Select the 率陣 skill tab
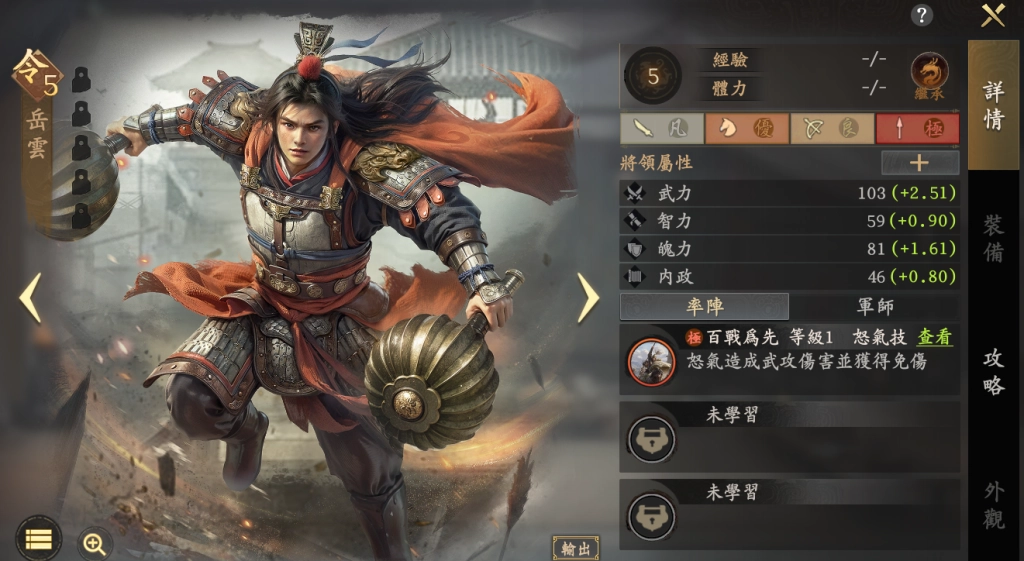Image resolution: width=1024 pixels, height=561 pixels. [704, 306]
